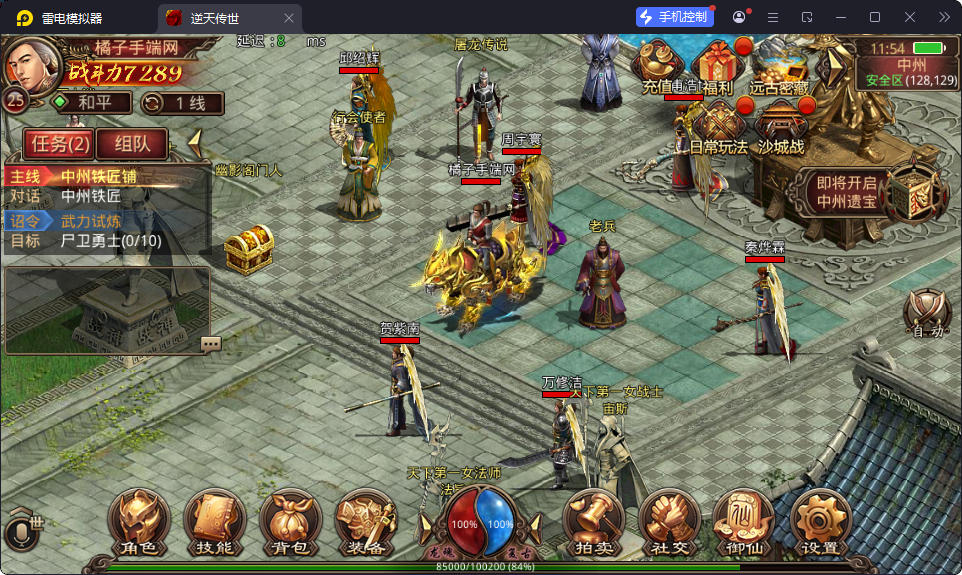The image size is (962, 575).
Task: Open the 福利 gift box rewards
Action: coord(717,68)
